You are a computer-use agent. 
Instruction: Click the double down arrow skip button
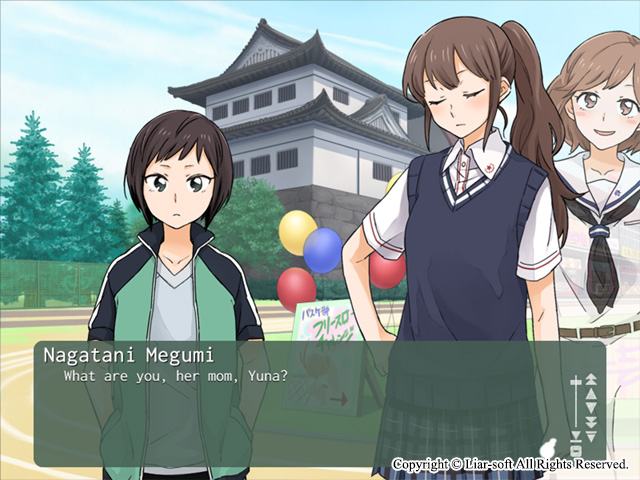pos(591,422)
